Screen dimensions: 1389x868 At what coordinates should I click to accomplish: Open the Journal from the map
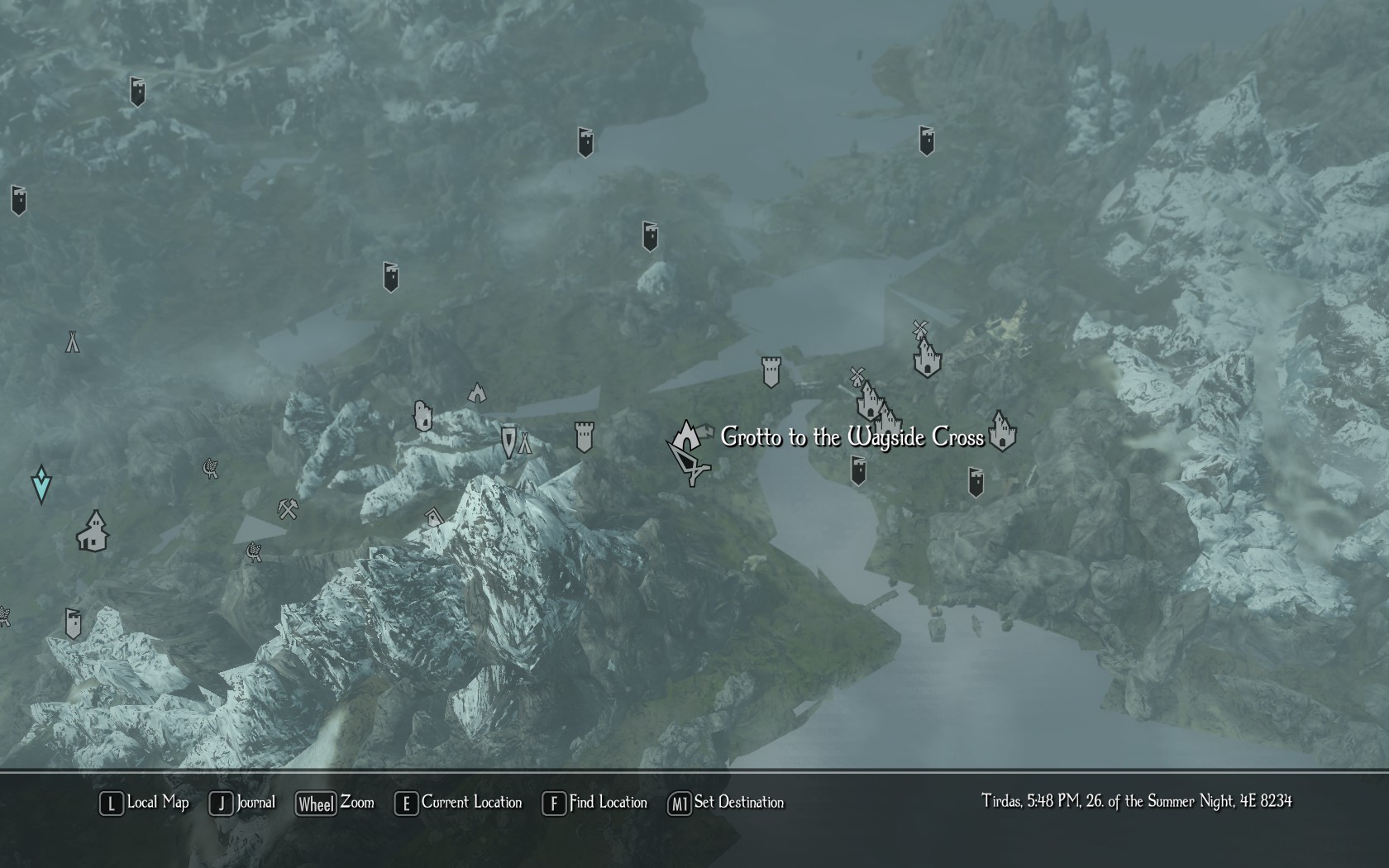[242, 803]
